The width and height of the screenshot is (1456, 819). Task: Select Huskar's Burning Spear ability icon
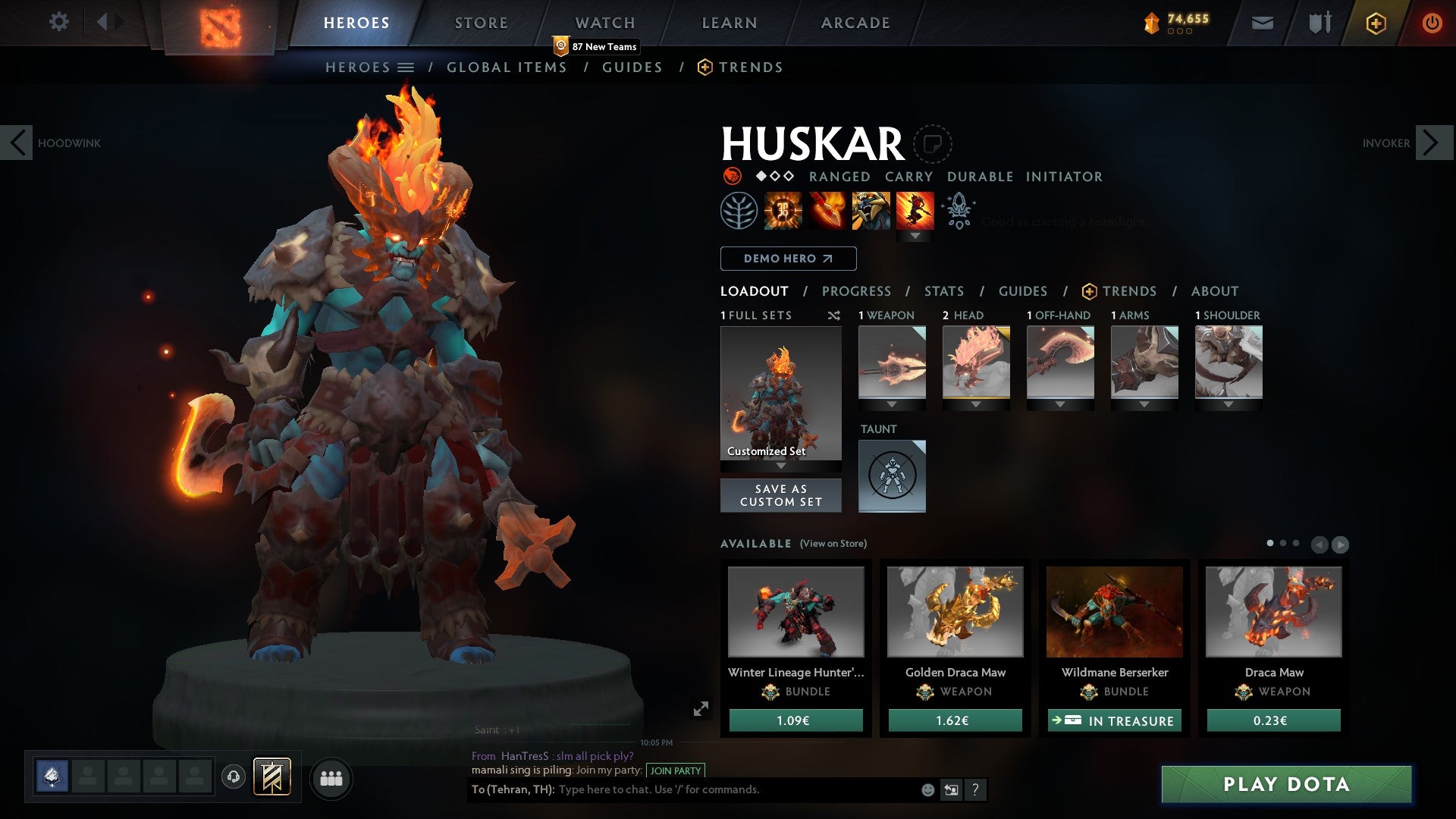pyautogui.click(x=825, y=211)
